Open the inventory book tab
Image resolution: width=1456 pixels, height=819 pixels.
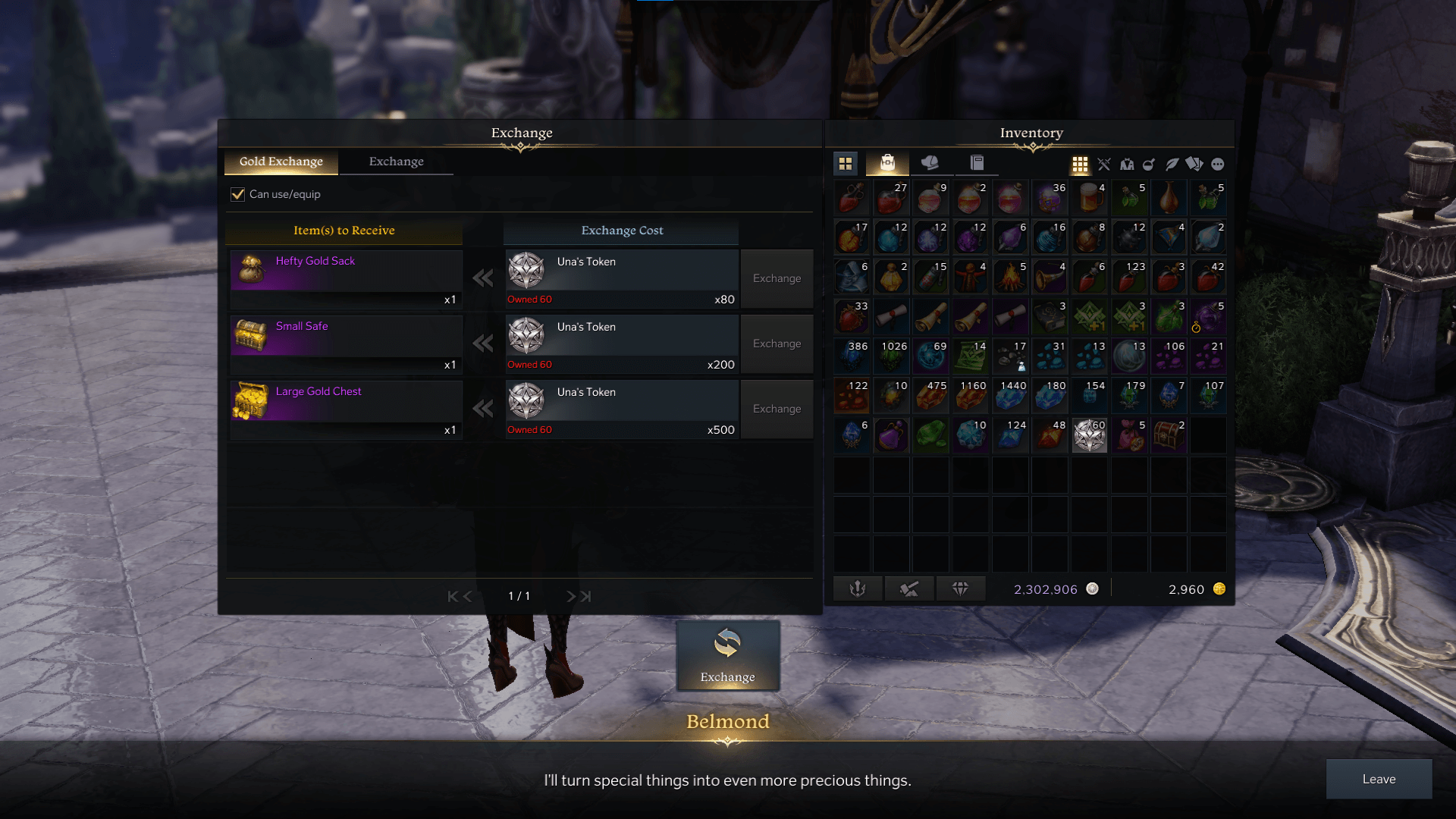pyautogui.click(x=977, y=163)
